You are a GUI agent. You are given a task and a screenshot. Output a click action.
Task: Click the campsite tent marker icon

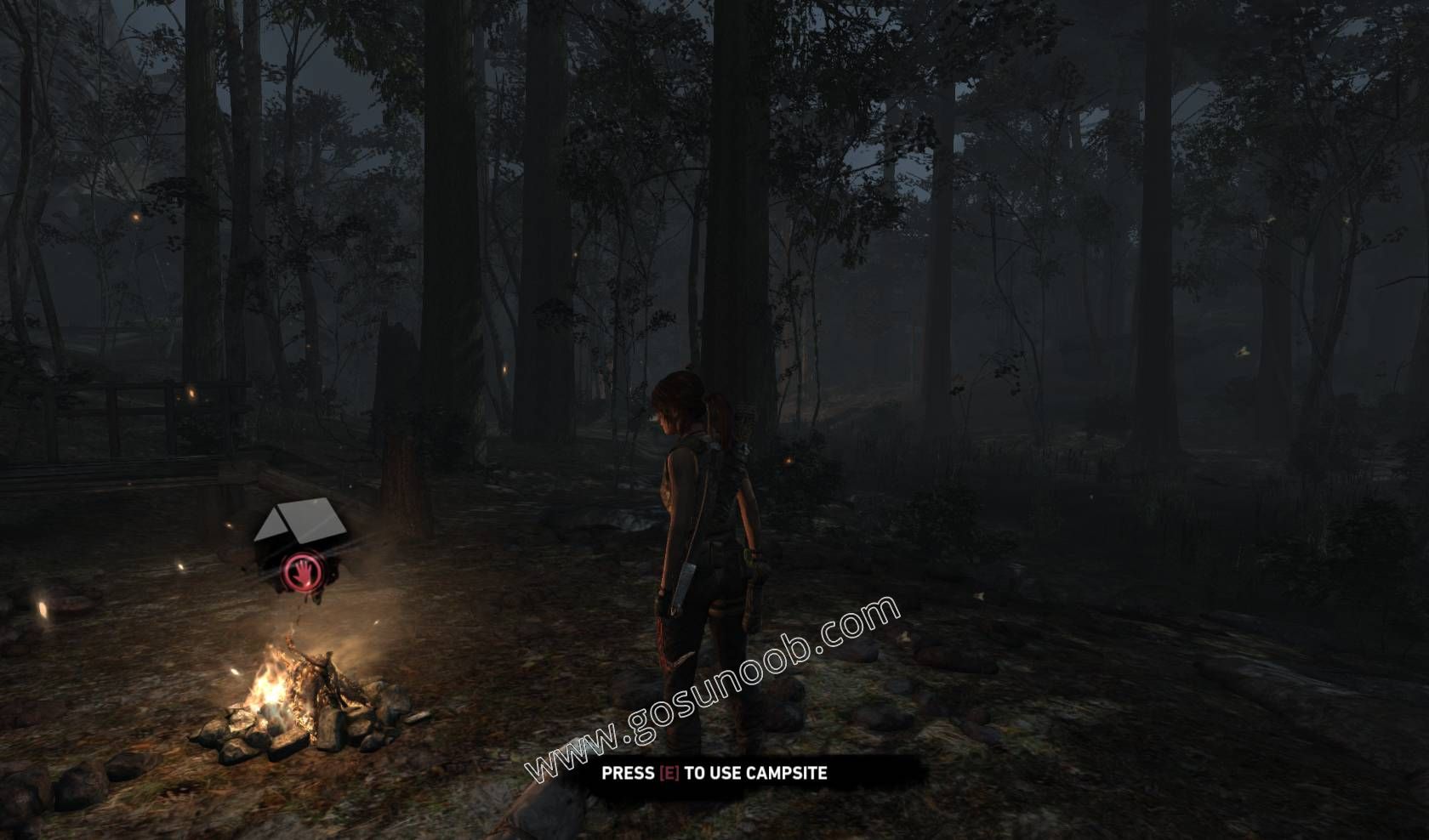click(x=298, y=527)
